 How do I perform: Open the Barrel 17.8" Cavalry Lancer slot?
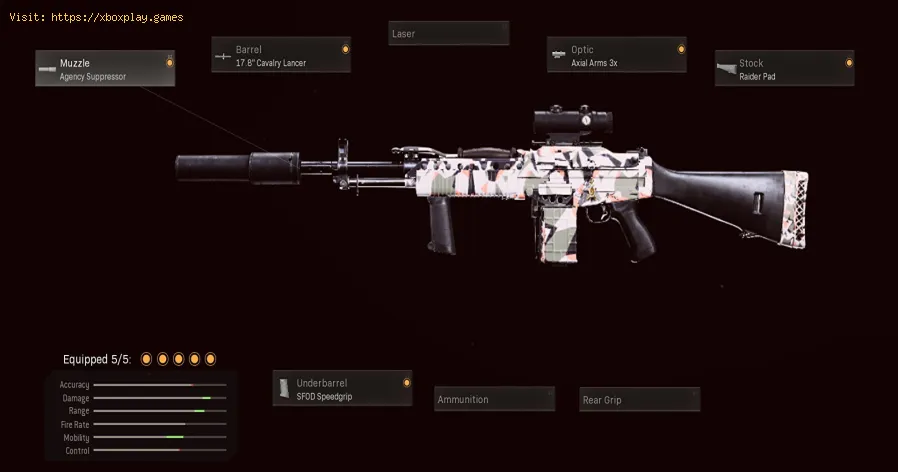coord(281,55)
